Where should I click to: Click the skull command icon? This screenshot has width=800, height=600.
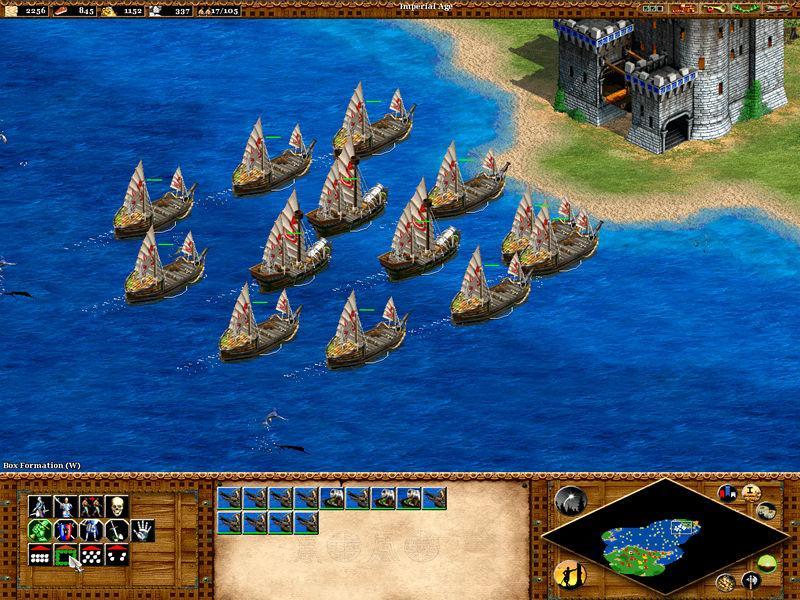[x=117, y=505]
